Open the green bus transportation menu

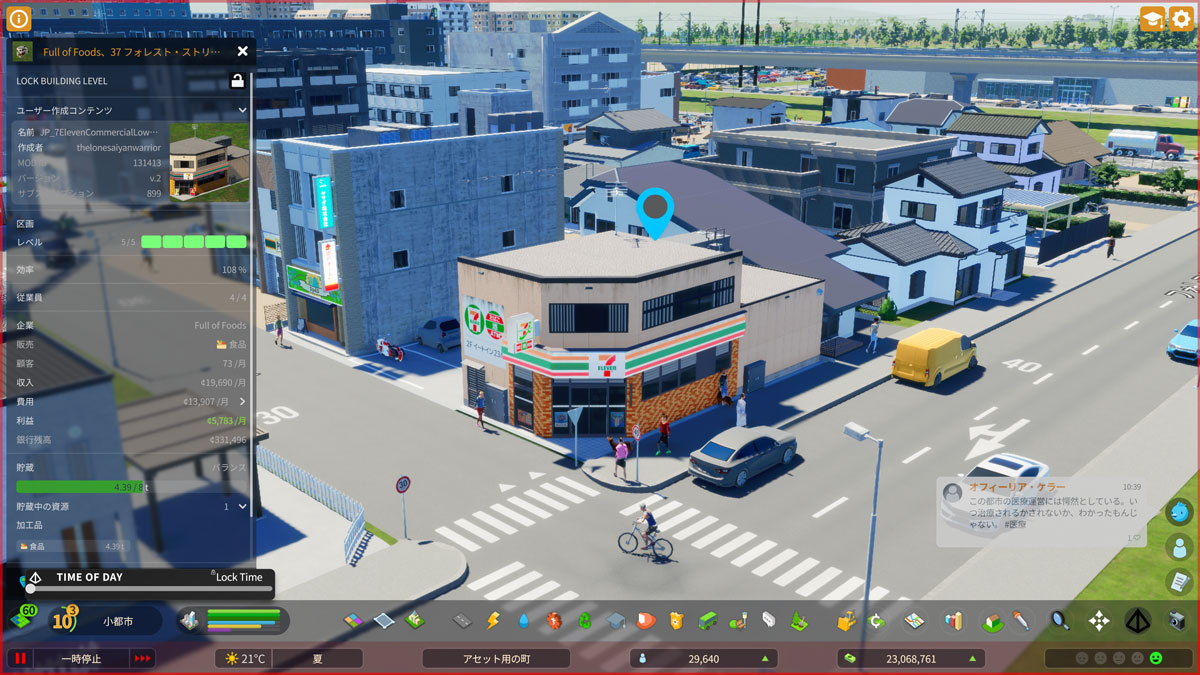[707, 621]
